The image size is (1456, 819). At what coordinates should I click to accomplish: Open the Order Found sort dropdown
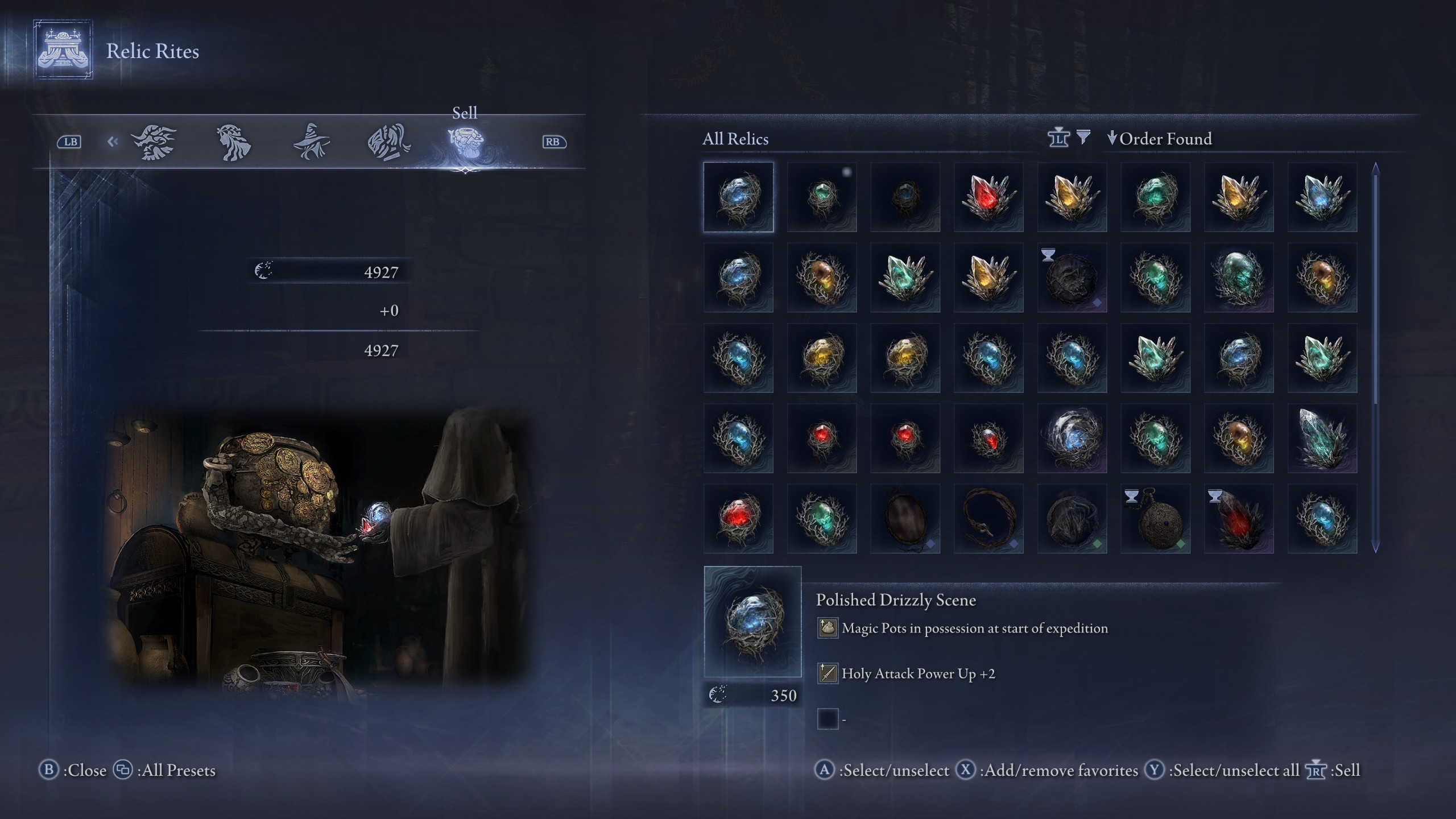(1162, 139)
